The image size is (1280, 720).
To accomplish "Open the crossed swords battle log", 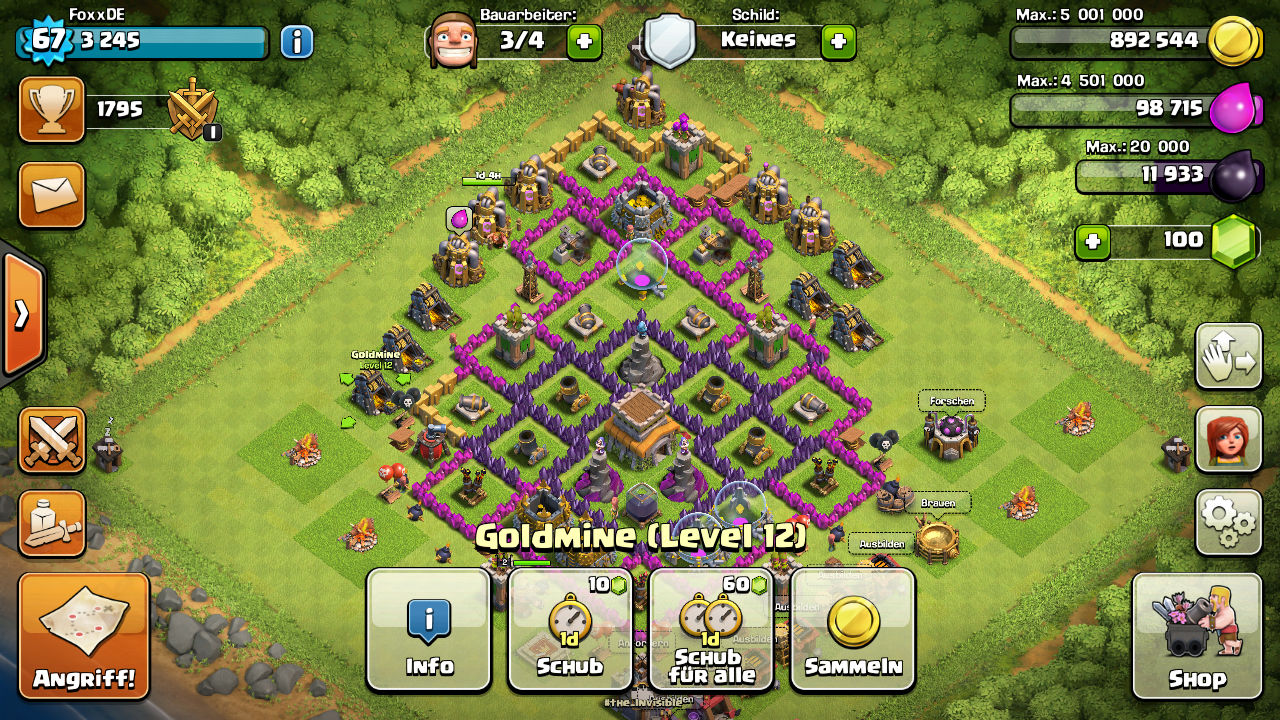I will point(52,440).
